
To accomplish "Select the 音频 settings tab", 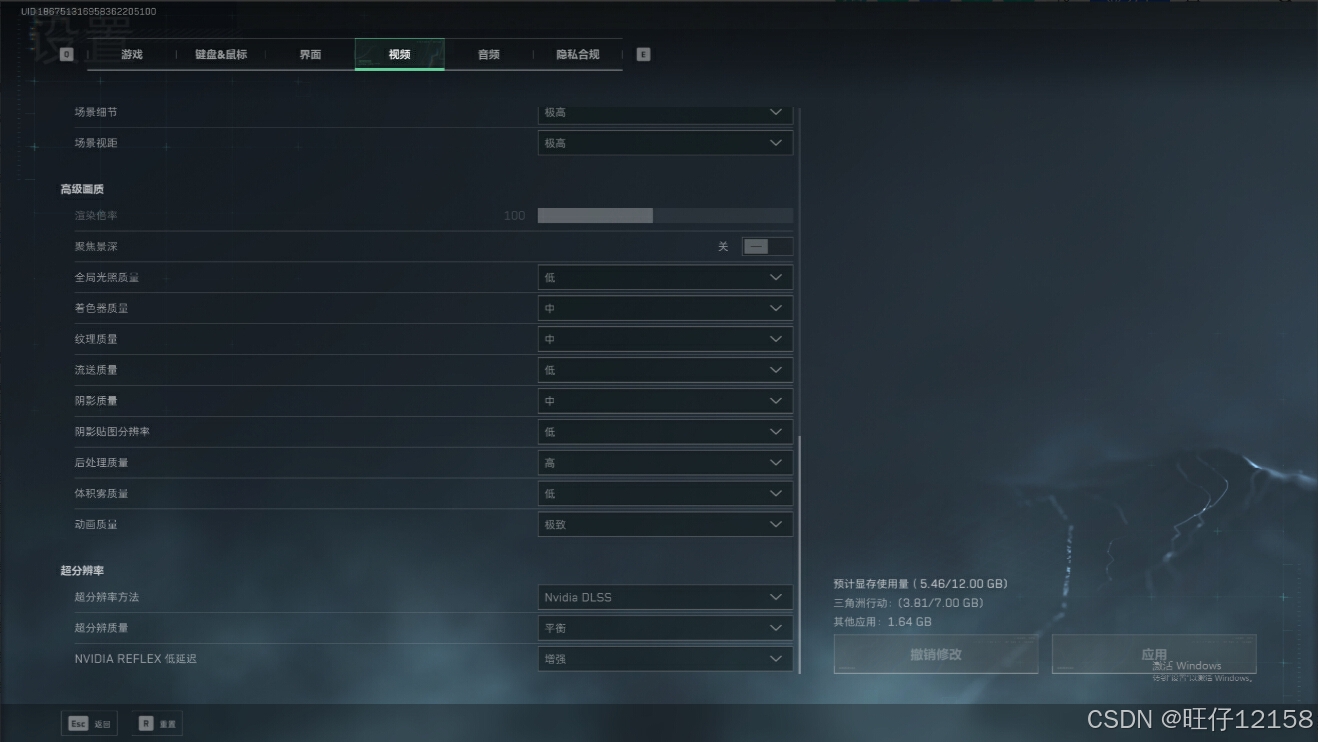I will coord(488,55).
